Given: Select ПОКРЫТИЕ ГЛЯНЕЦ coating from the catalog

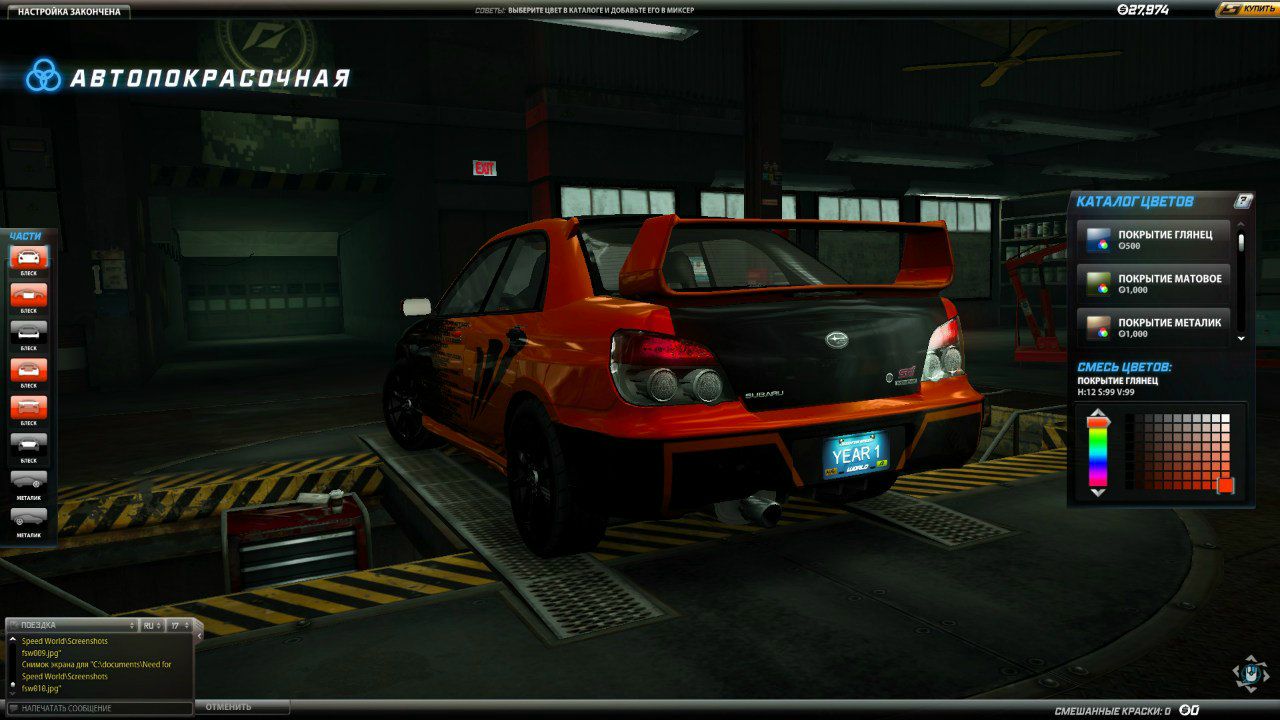Looking at the screenshot, I should pyautogui.click(x=1155, y=239).
